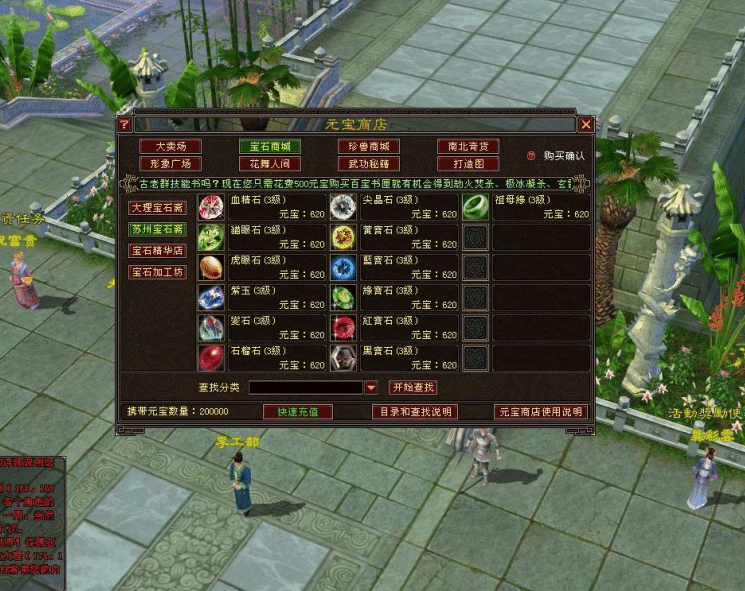Switch to the 打造图 tab

coord(467,163)
